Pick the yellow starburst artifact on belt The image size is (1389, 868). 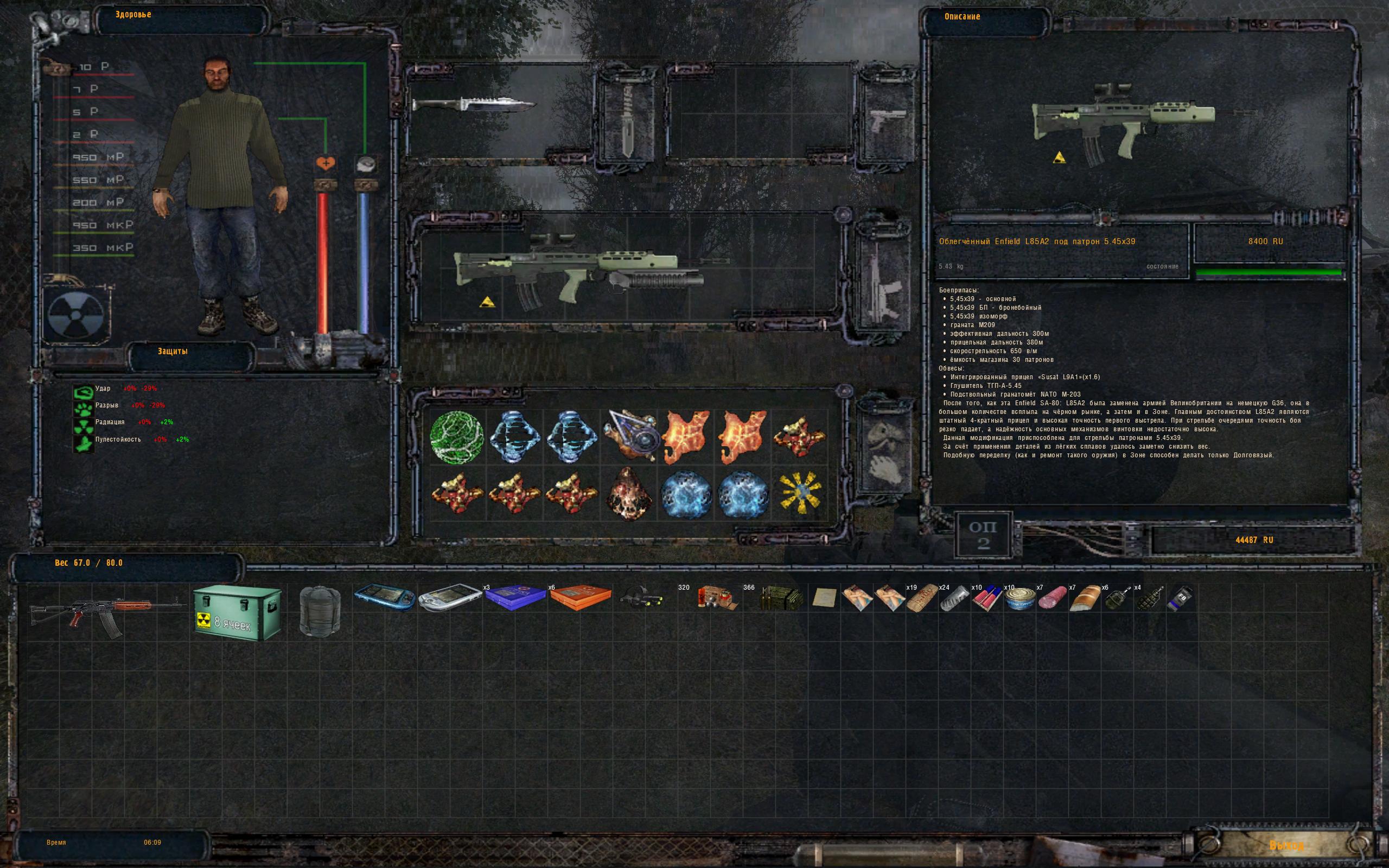(800, 493)
